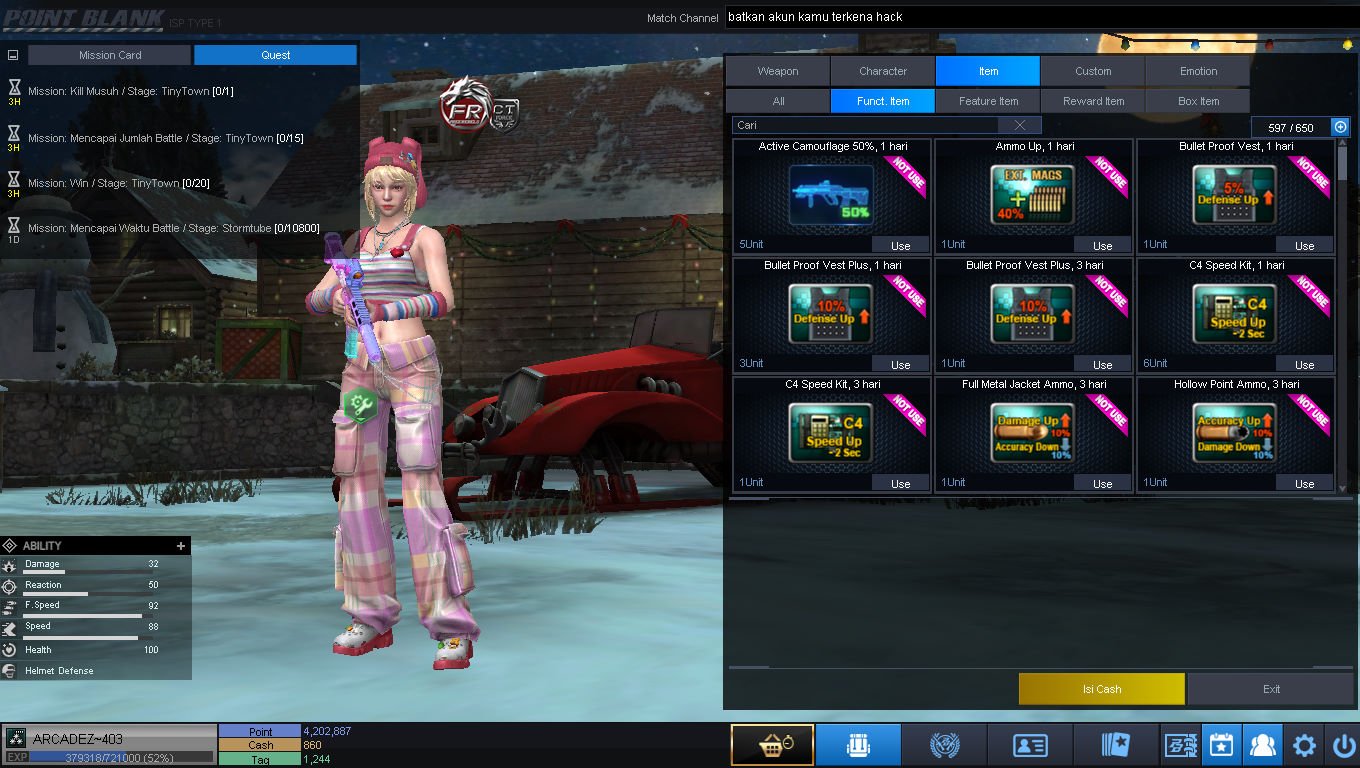Open the Character tab
This screenshot has height=768, width=1360.
click(883, 71)
